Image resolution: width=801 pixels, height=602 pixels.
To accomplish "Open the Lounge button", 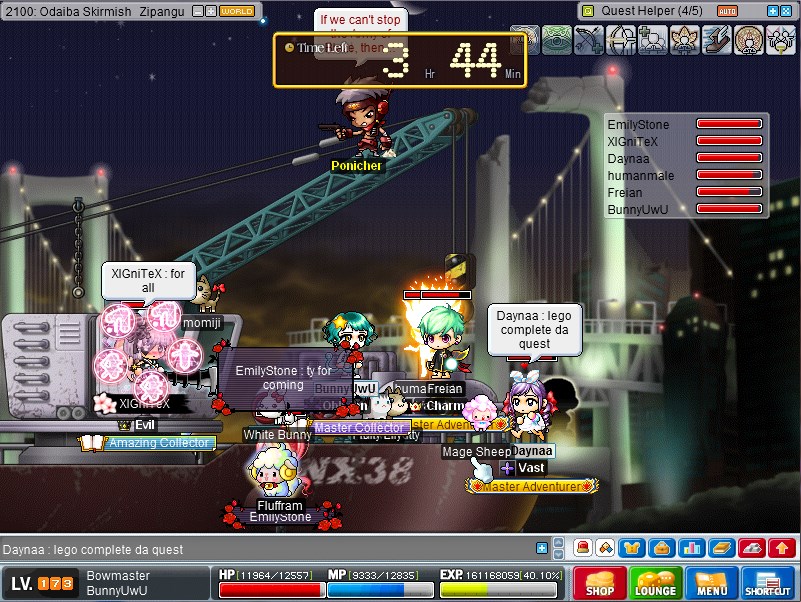I will [x=656, y=583].
